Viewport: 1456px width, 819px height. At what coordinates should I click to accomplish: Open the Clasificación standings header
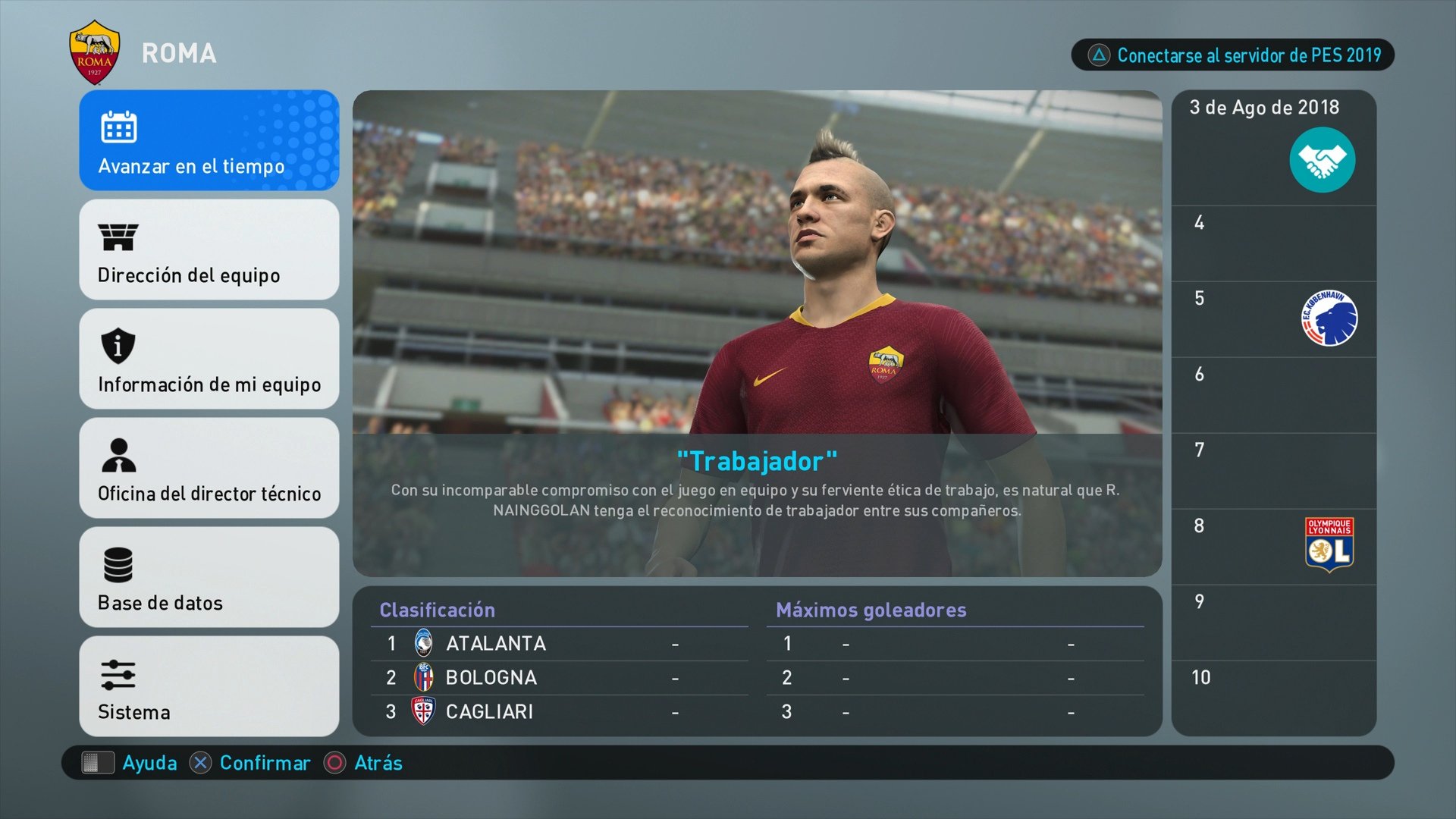pyautogui.click(x=437, y=610)
